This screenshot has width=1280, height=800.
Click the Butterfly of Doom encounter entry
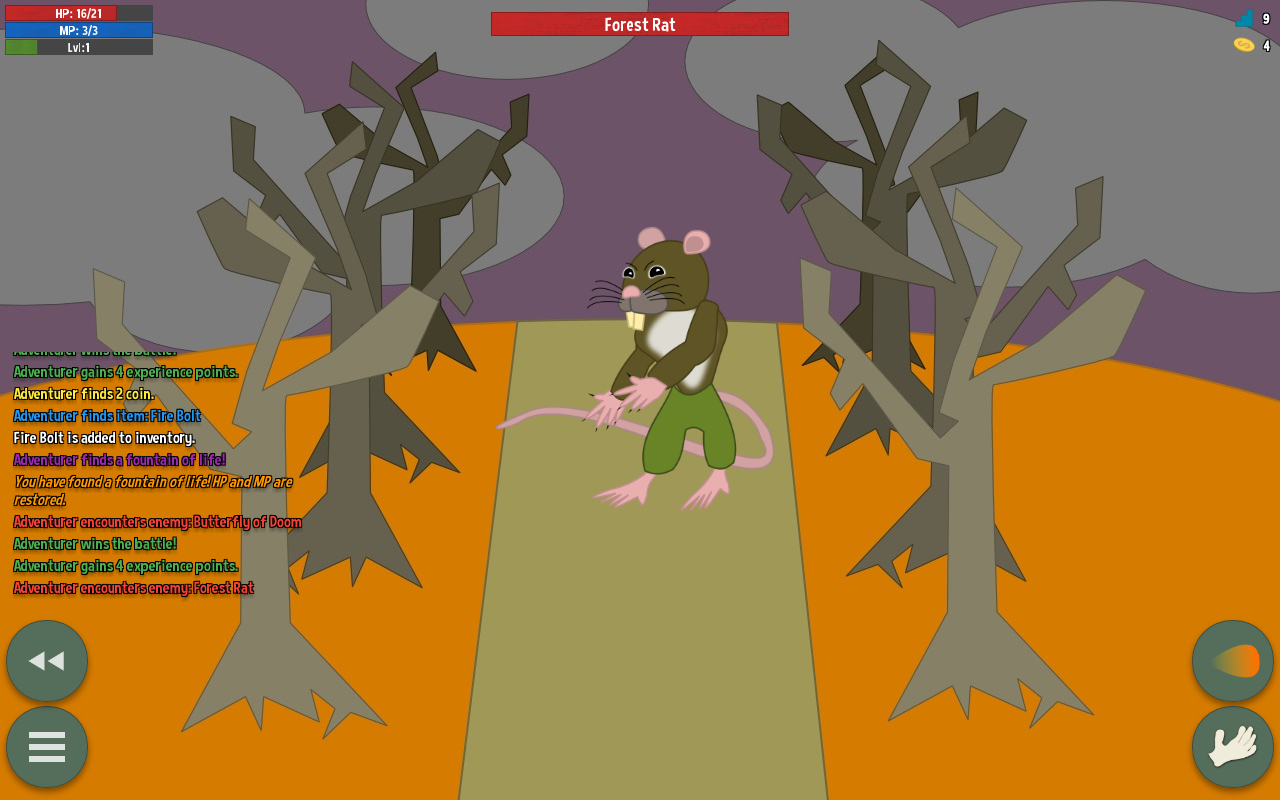tap(157, 521)
